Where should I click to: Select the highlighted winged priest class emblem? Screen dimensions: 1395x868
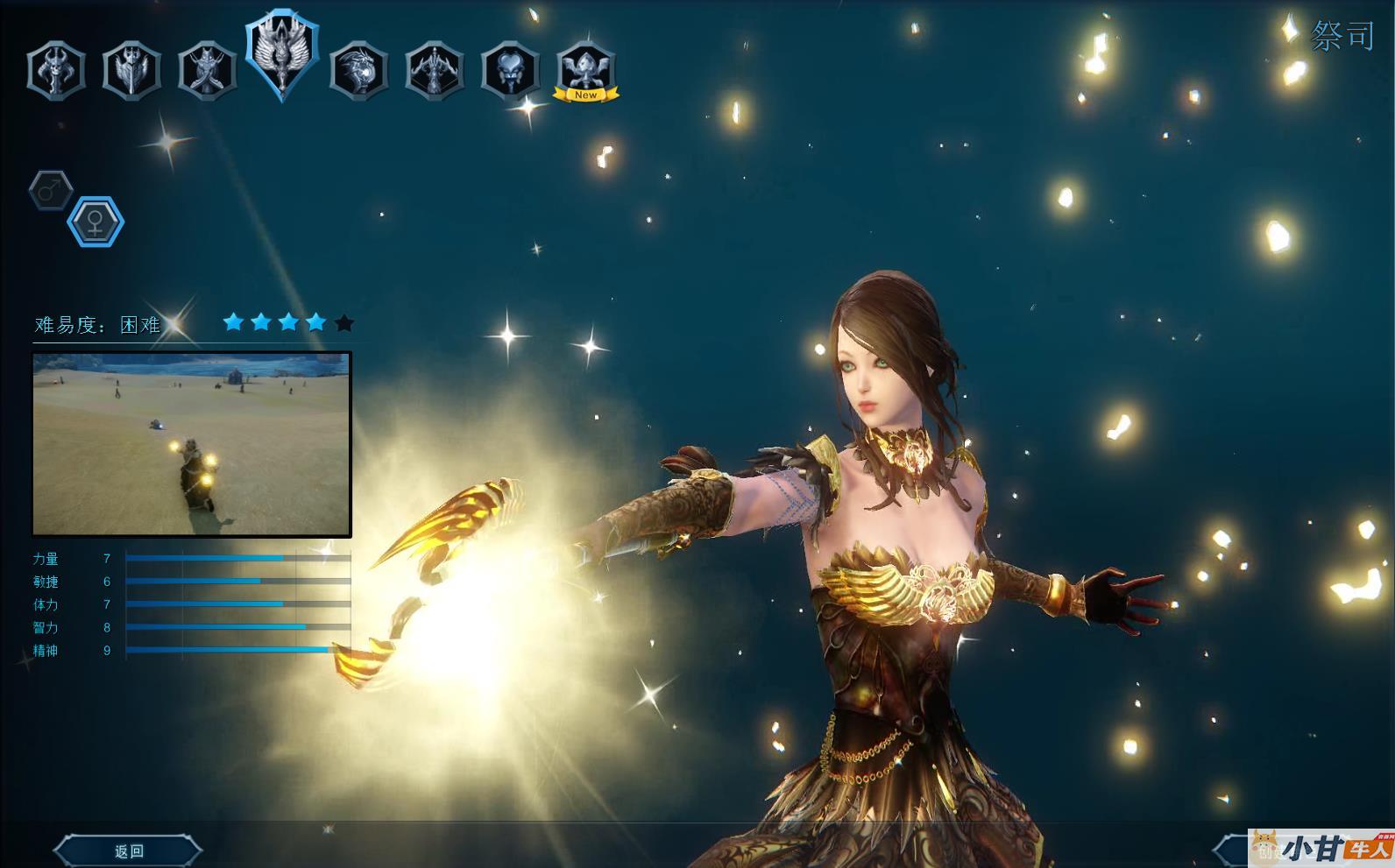point(282,55)
